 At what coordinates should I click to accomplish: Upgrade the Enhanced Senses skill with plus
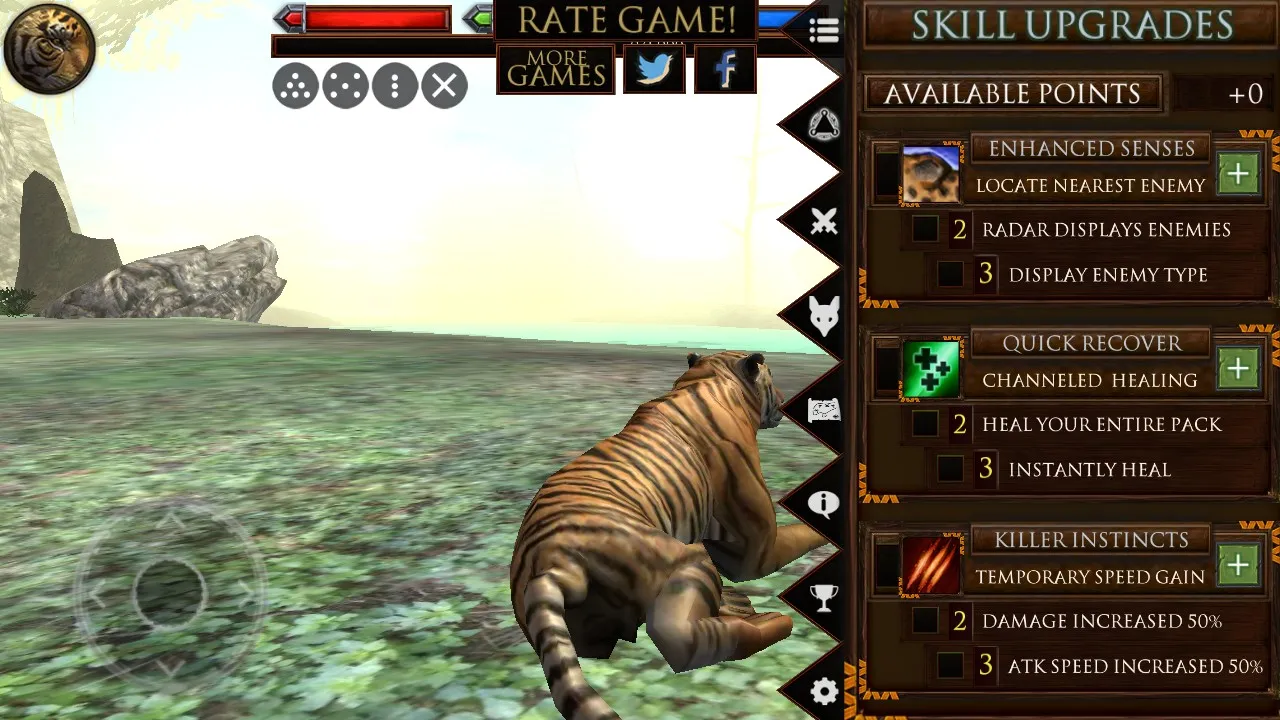[x=1238, y=174]
